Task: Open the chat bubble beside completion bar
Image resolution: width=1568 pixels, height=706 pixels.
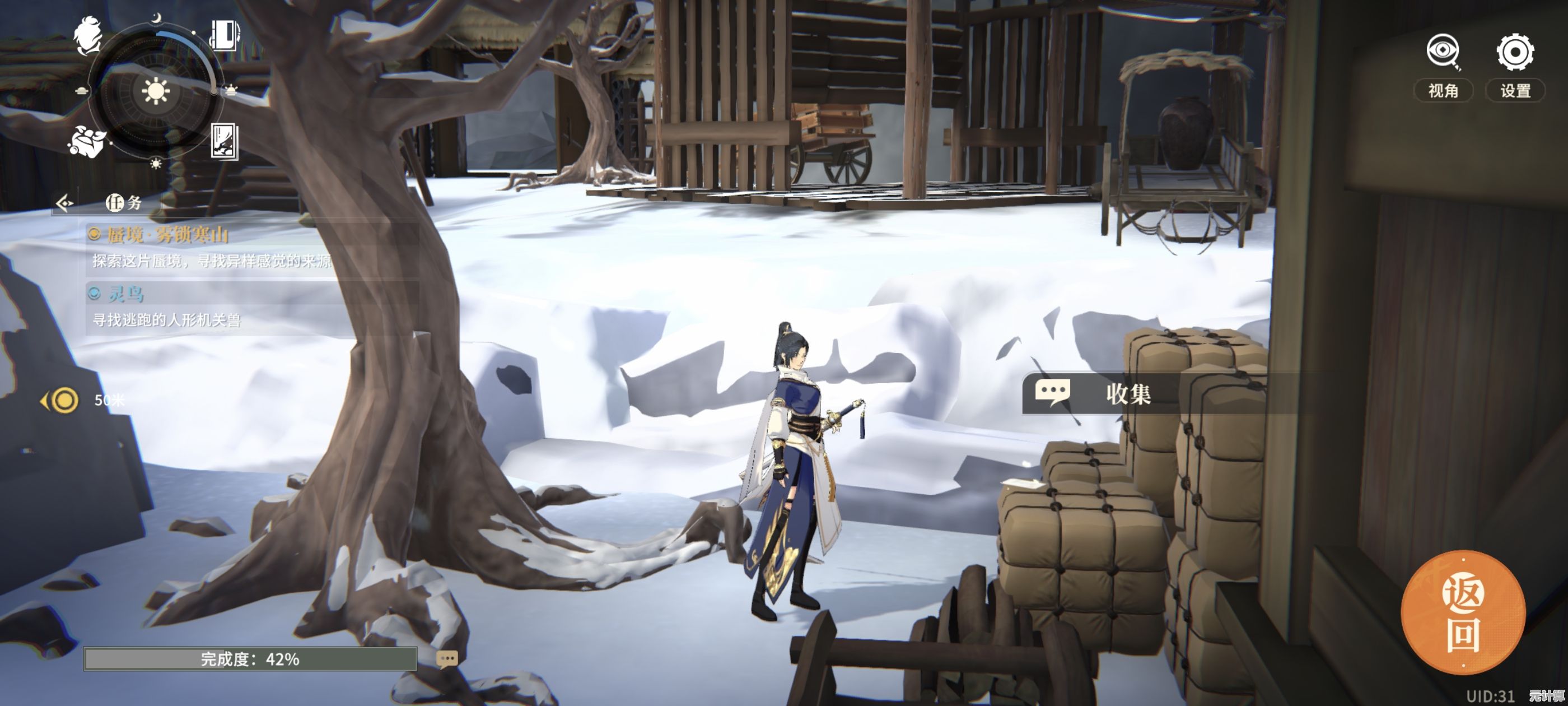Action: click(x=447, y=658)
